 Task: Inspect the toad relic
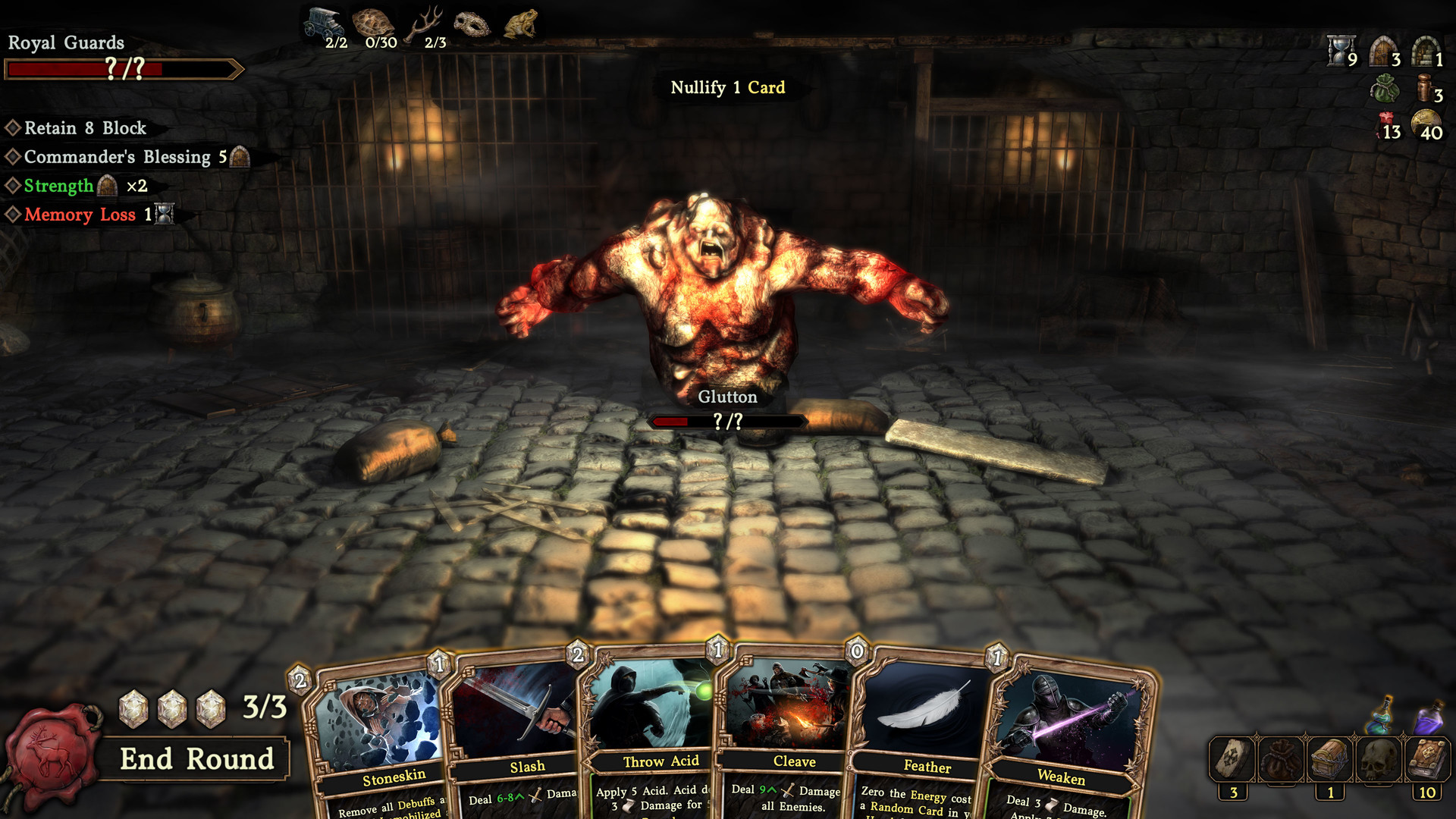pos(521,24)
